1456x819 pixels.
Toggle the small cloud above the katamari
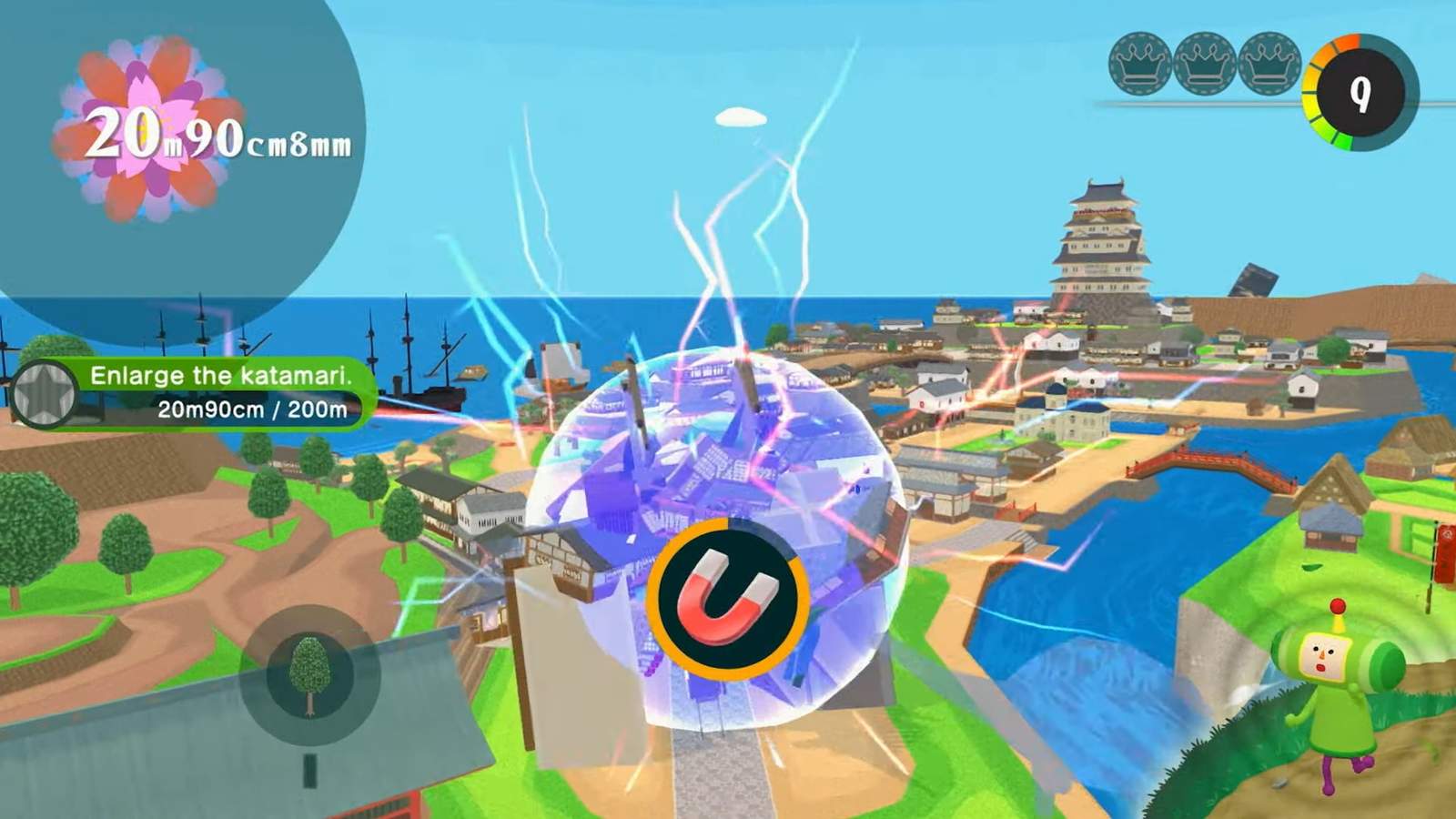[x=739, y=116]
